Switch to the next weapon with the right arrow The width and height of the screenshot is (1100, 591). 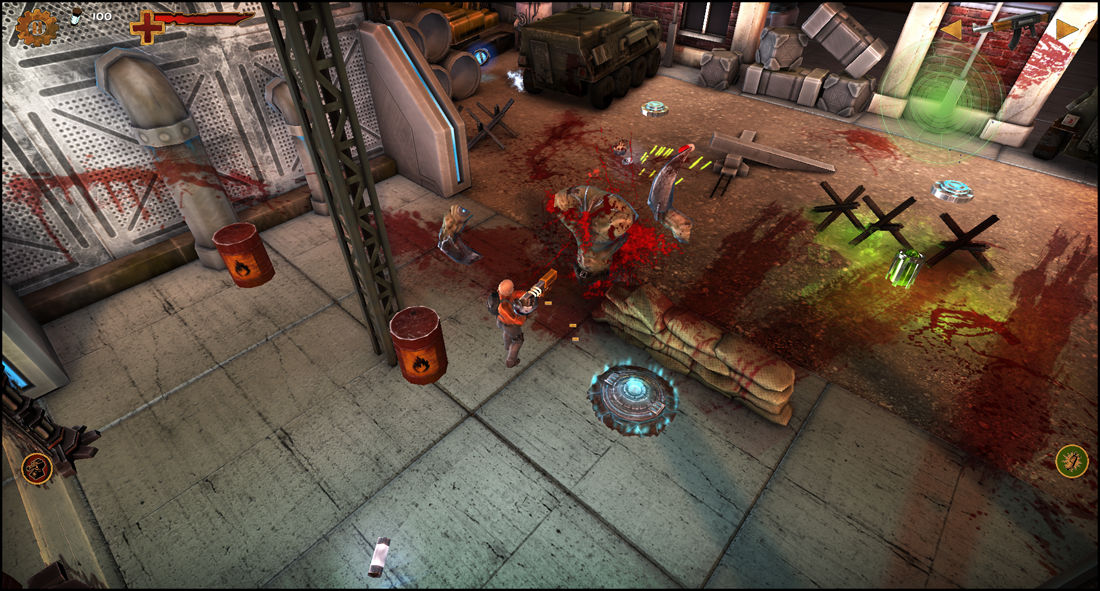click(x=1067, y=29)
